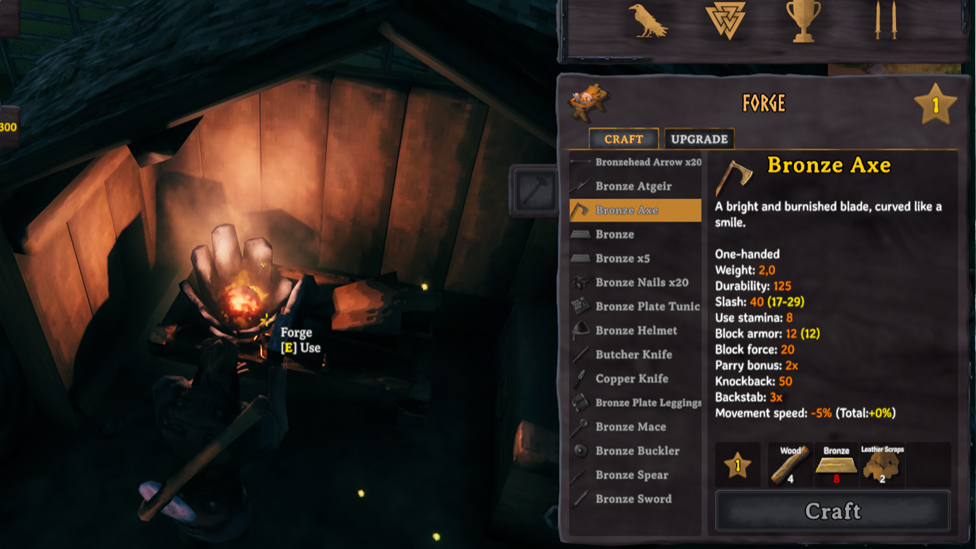Select the Craft tab
Viewport: 976px width, 549px height.
[623, 139]
